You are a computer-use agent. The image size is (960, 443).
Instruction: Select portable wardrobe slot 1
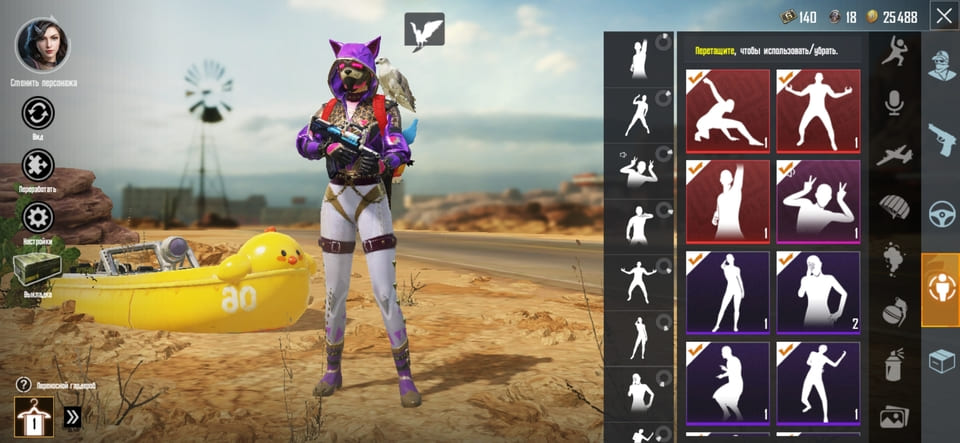click(x=34, y=415)
